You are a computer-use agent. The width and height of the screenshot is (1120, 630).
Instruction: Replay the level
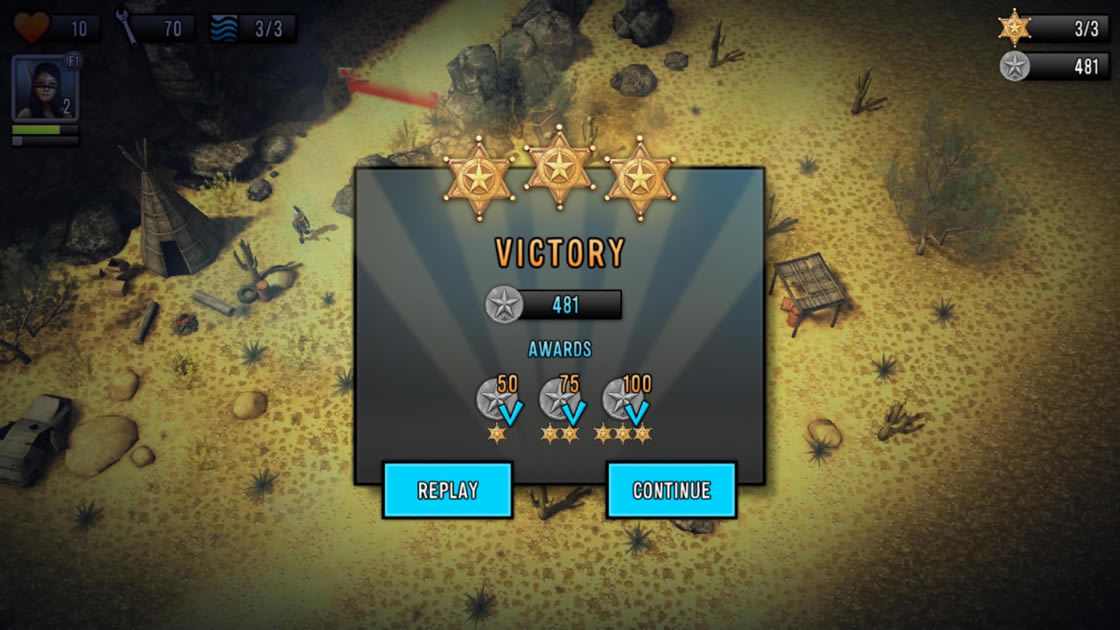click(447, 490)
